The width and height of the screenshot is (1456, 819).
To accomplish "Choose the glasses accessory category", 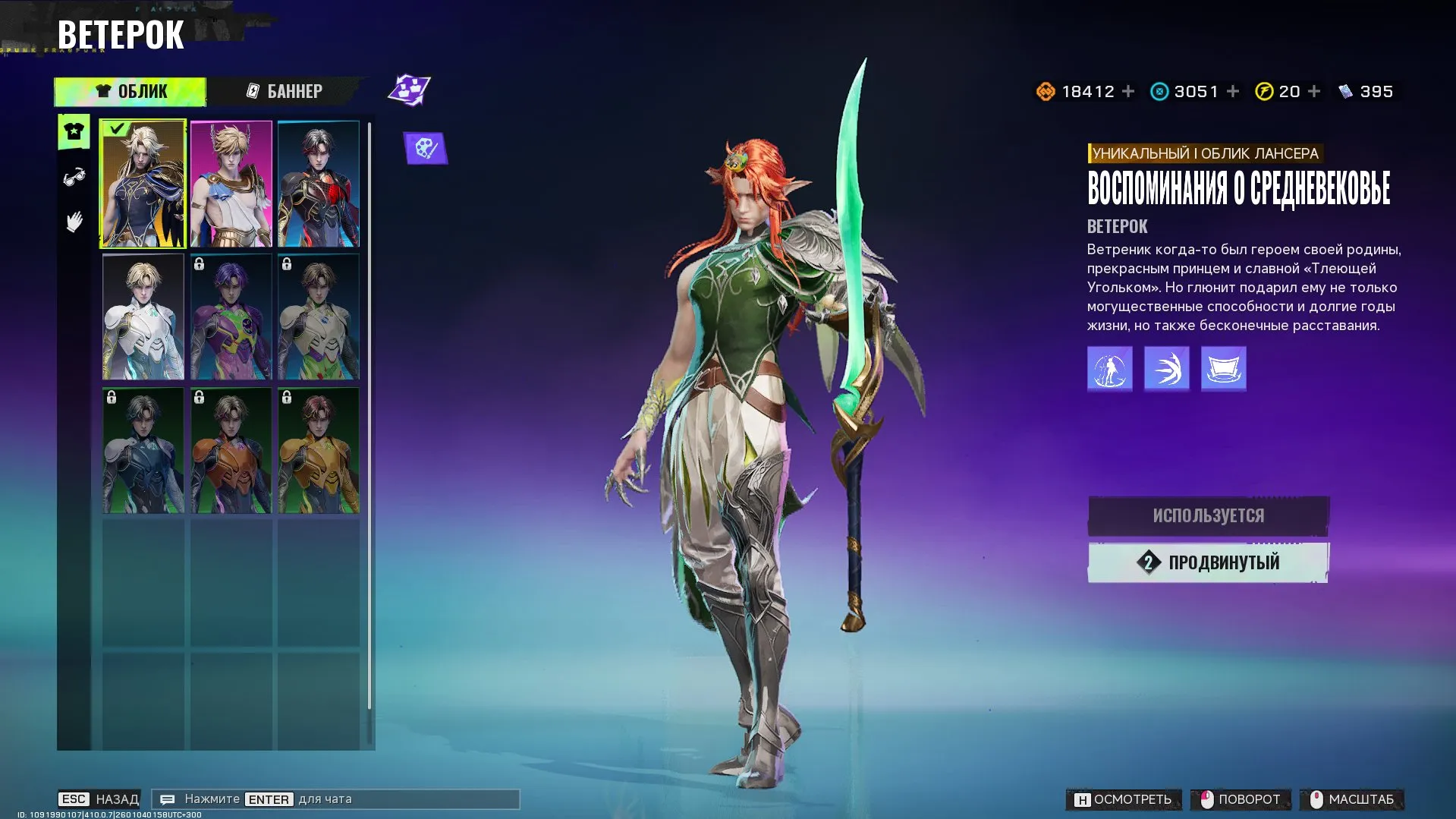I will pos(74,178).
